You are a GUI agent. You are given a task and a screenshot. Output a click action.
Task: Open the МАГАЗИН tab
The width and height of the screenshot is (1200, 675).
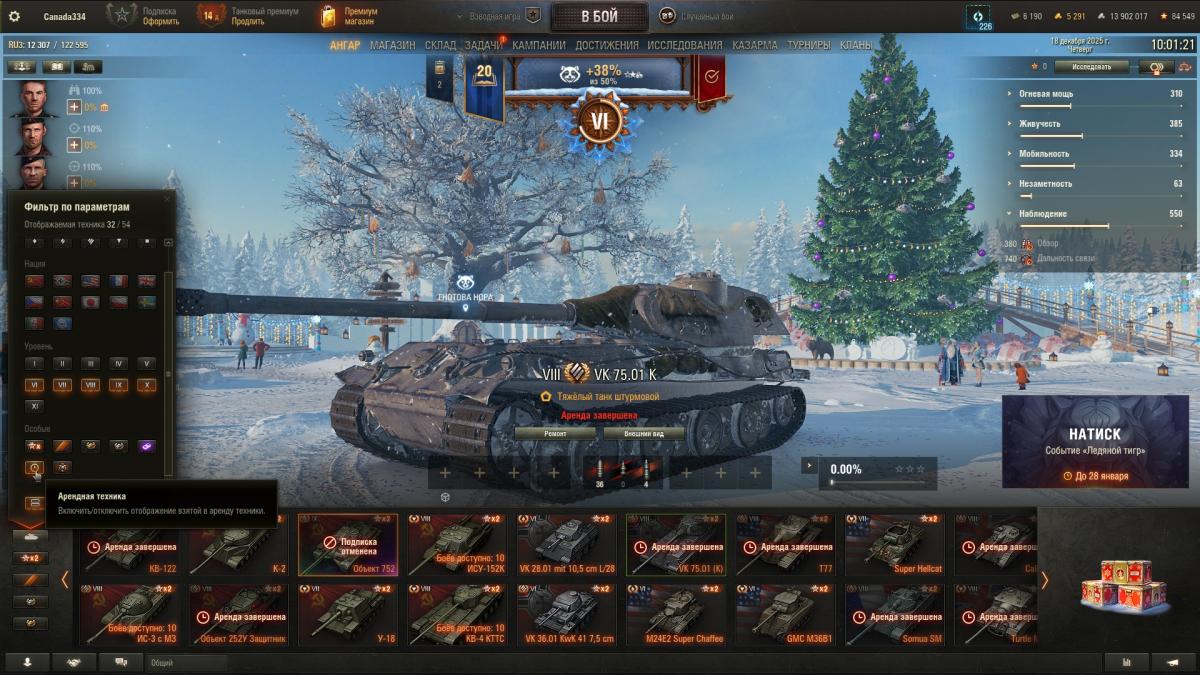point(392,45)
